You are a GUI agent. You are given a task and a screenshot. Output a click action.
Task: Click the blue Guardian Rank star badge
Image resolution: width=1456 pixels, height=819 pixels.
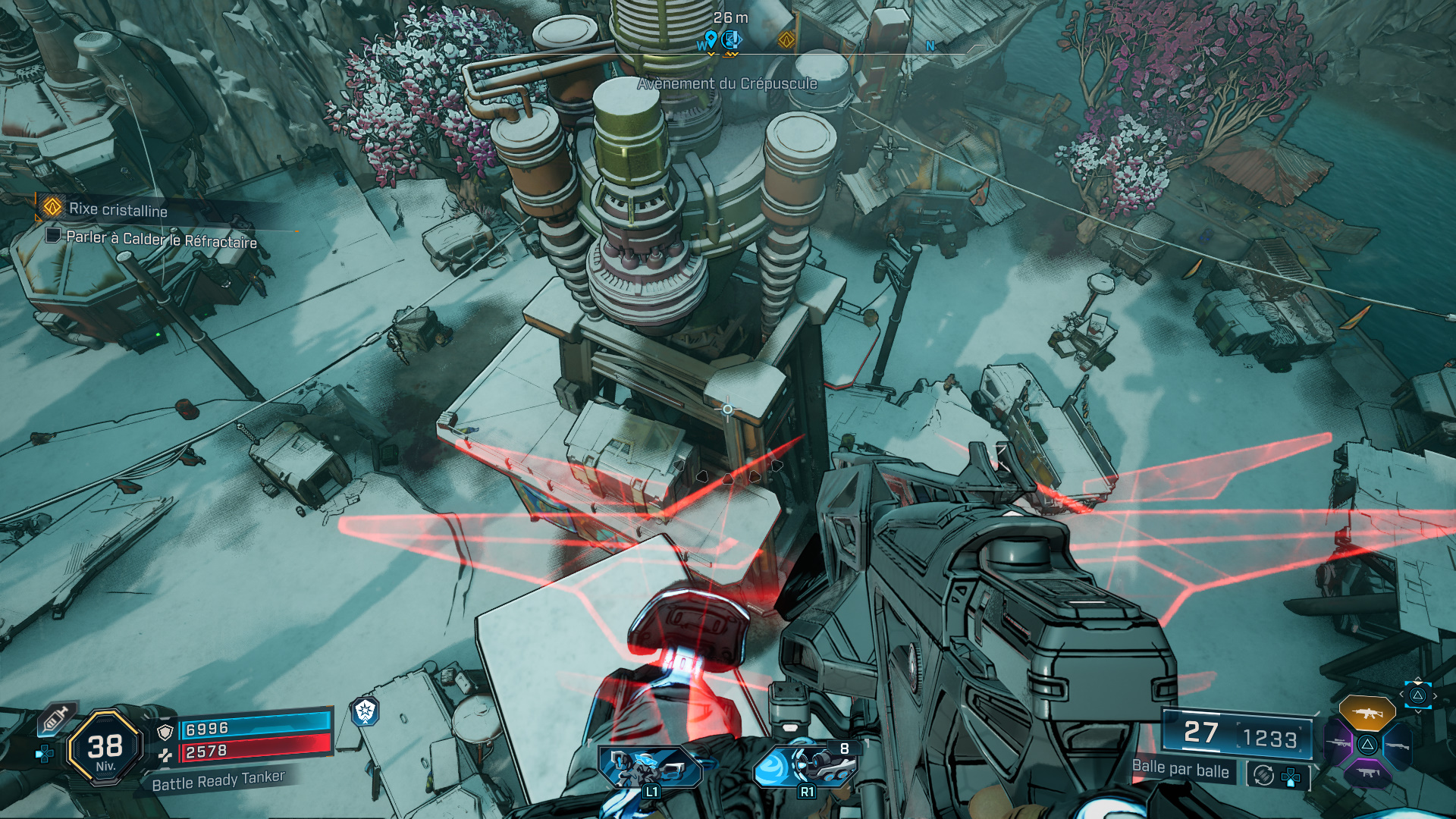[365, 711]
